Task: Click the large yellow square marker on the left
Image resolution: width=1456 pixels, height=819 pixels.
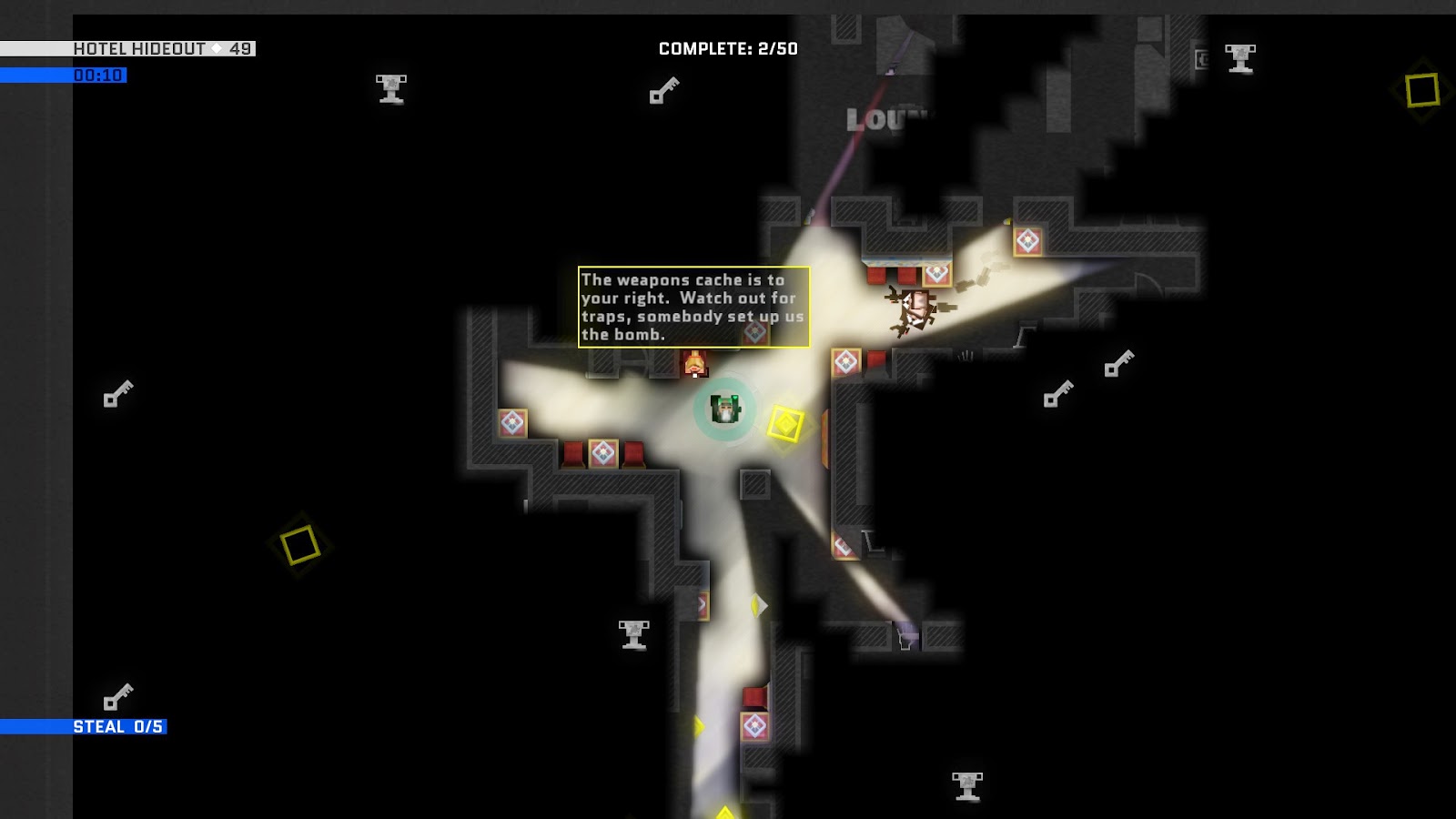Action: click(300, 546)
